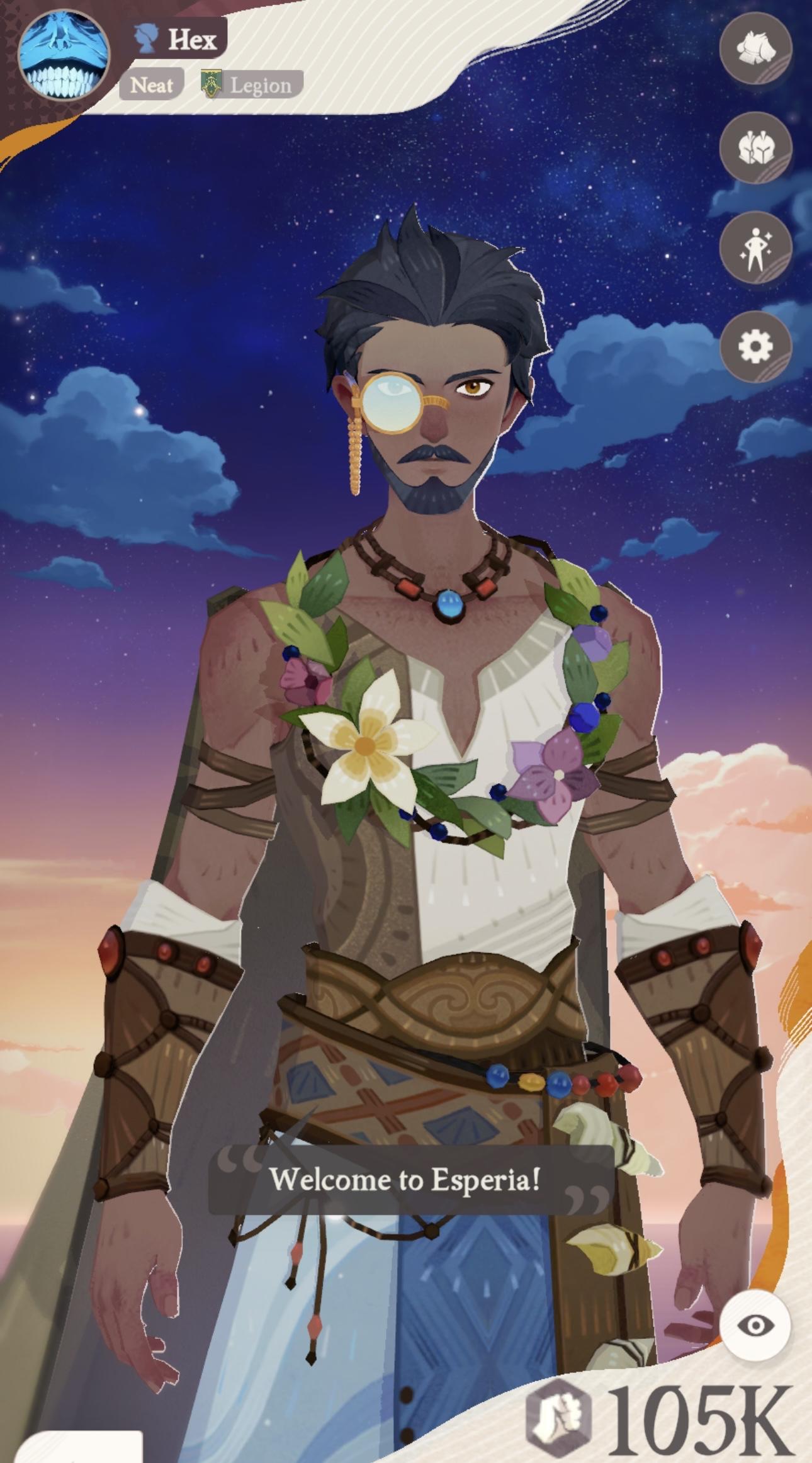Click the character name "Hex"

pos(193,40)
